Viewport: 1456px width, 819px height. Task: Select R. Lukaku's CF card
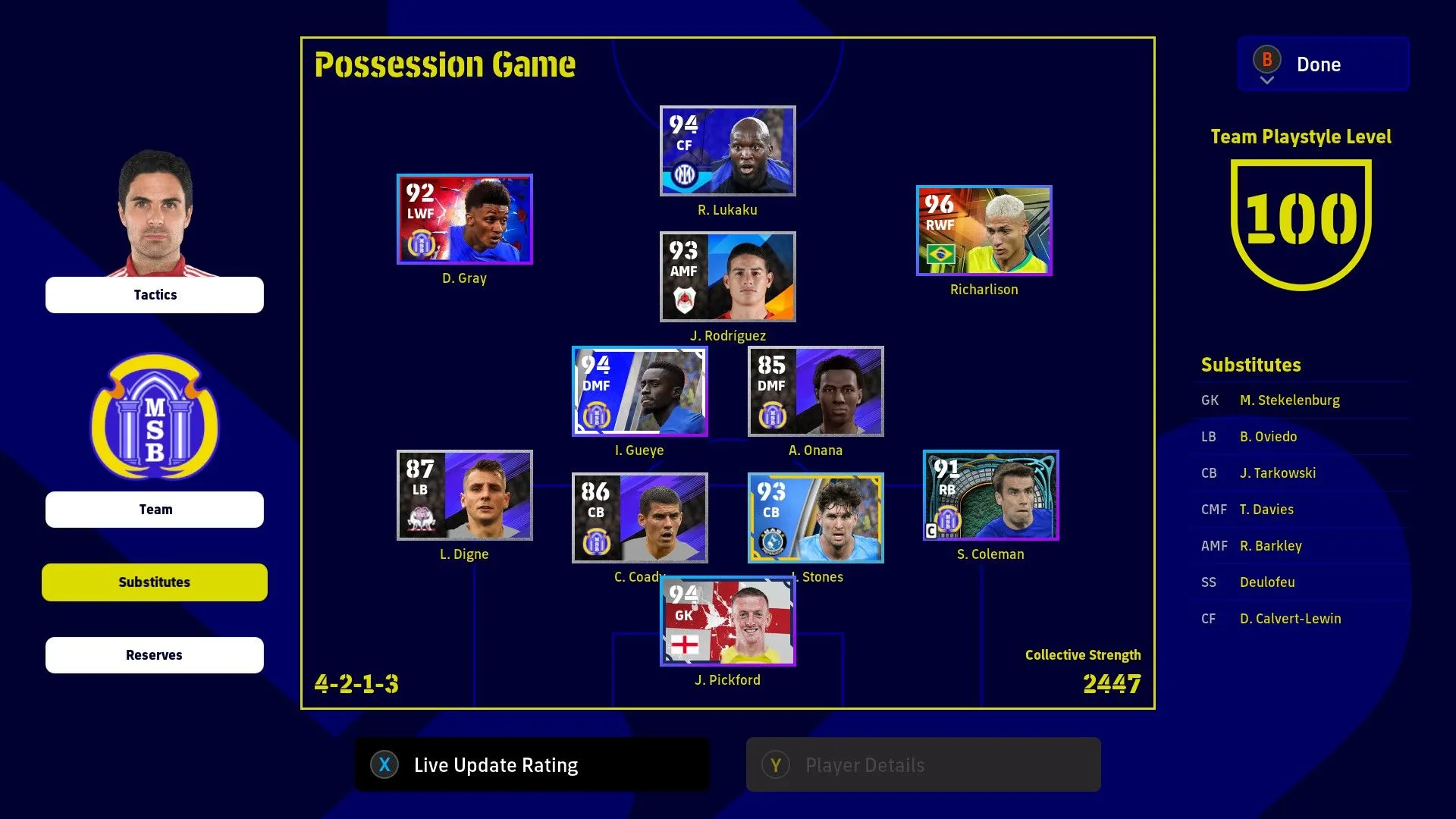[727, 151]
